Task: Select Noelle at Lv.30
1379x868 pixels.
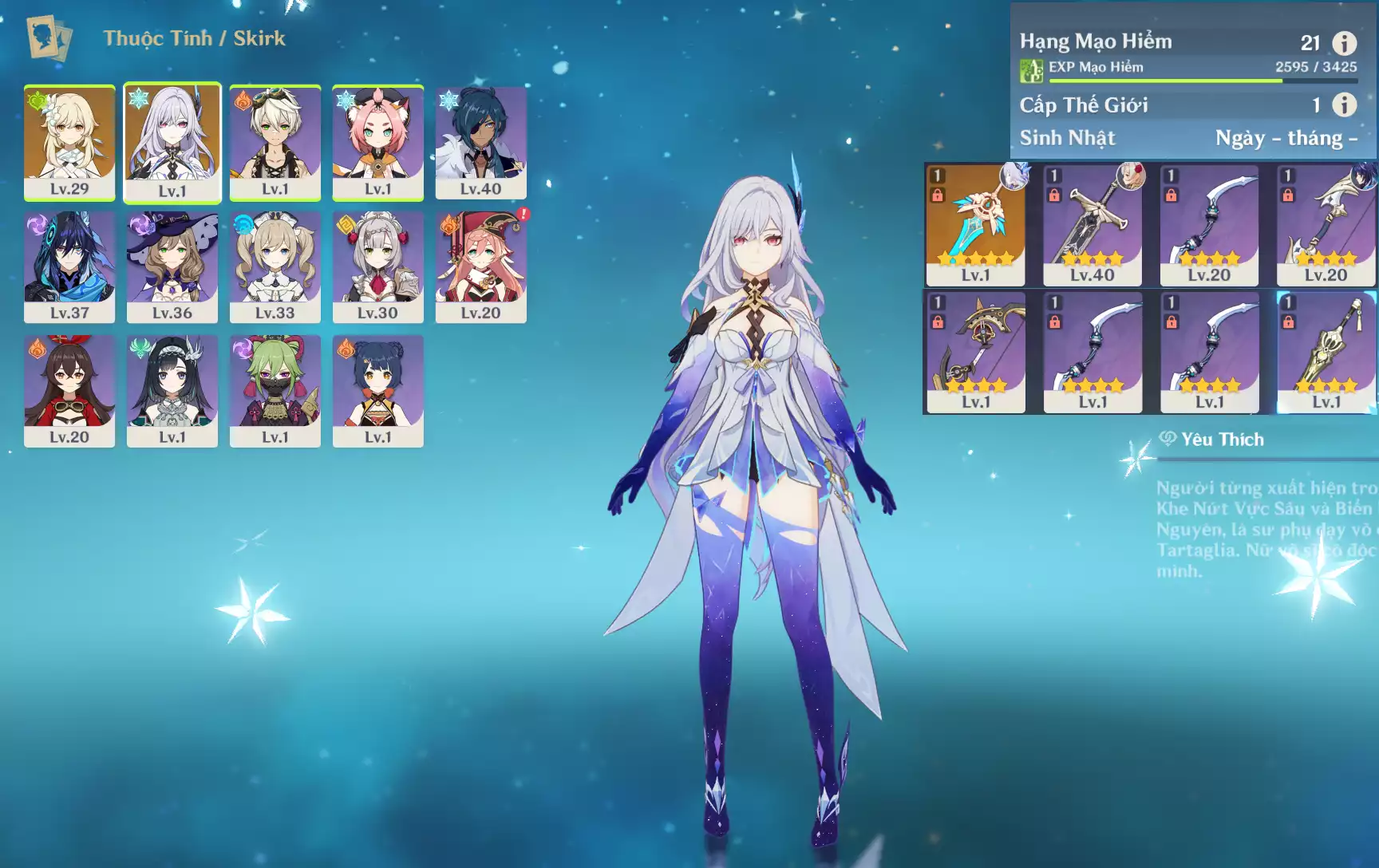Action: pos(378,266)
